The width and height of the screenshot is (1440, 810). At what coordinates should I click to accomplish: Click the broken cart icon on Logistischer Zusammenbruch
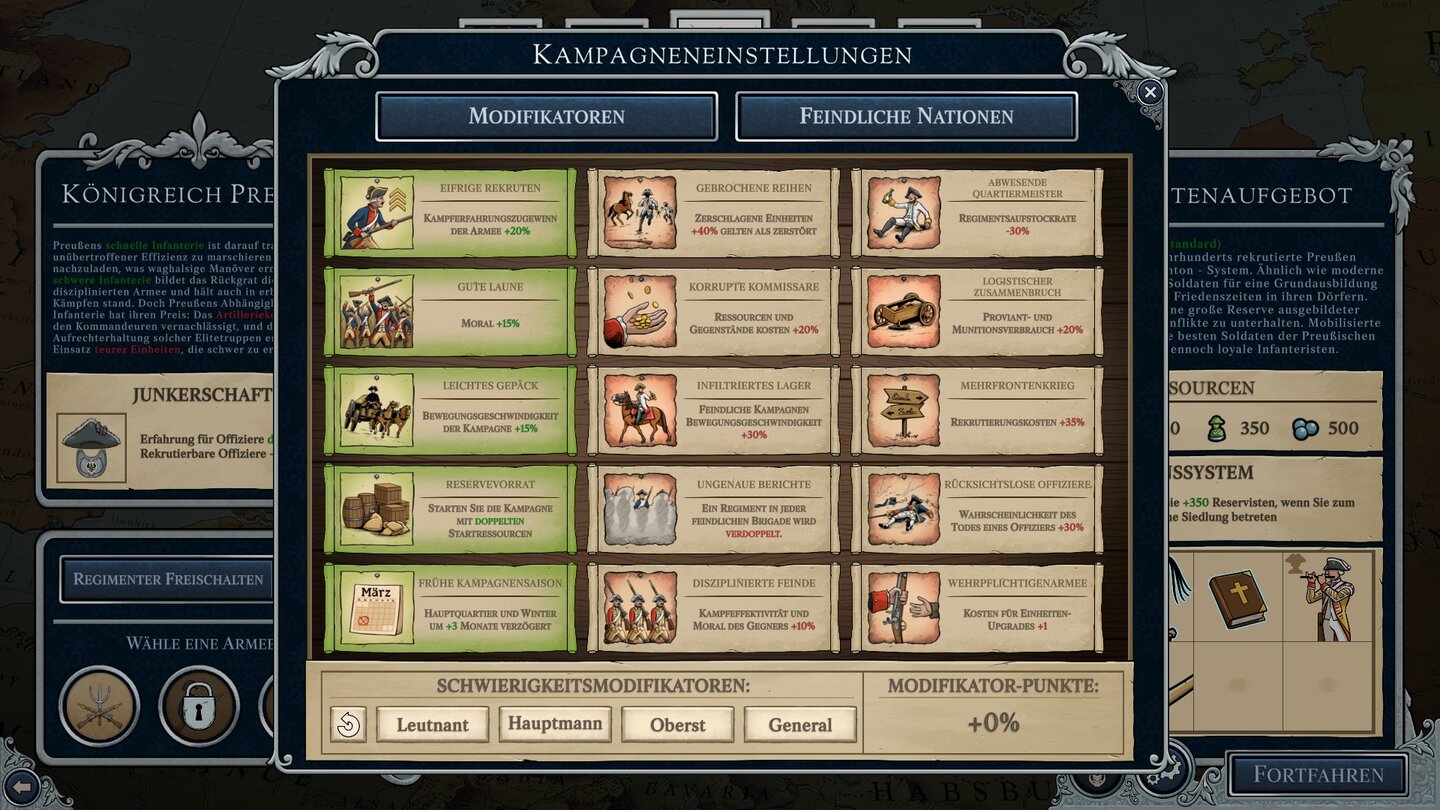pos(903,310)
